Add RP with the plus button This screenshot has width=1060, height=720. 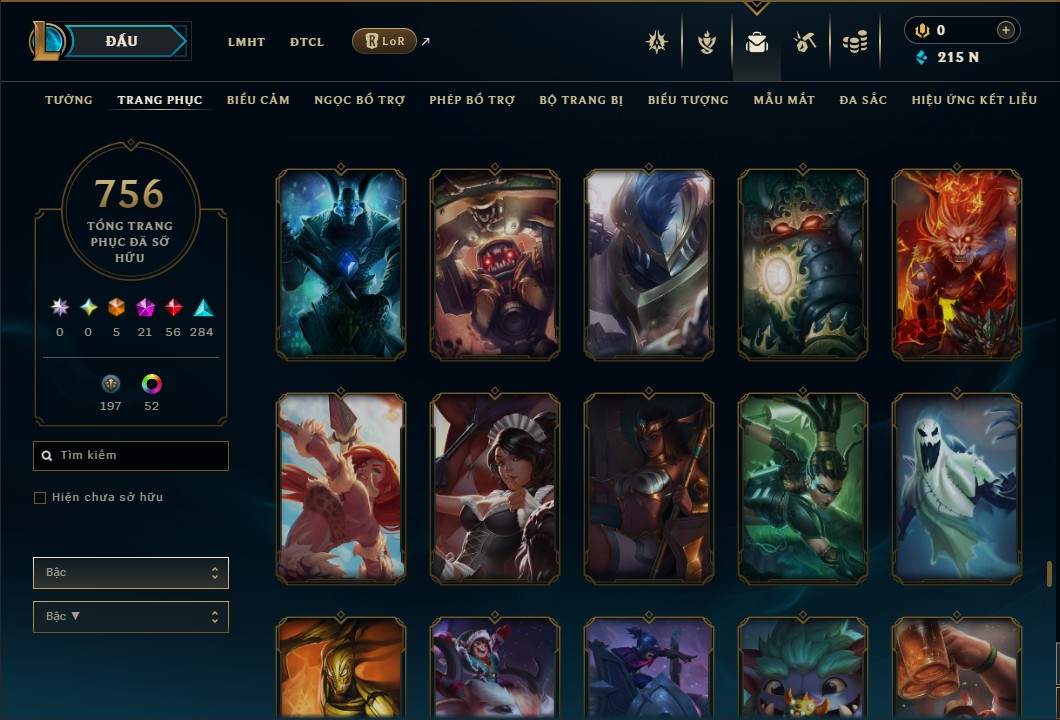[1005, 31]
